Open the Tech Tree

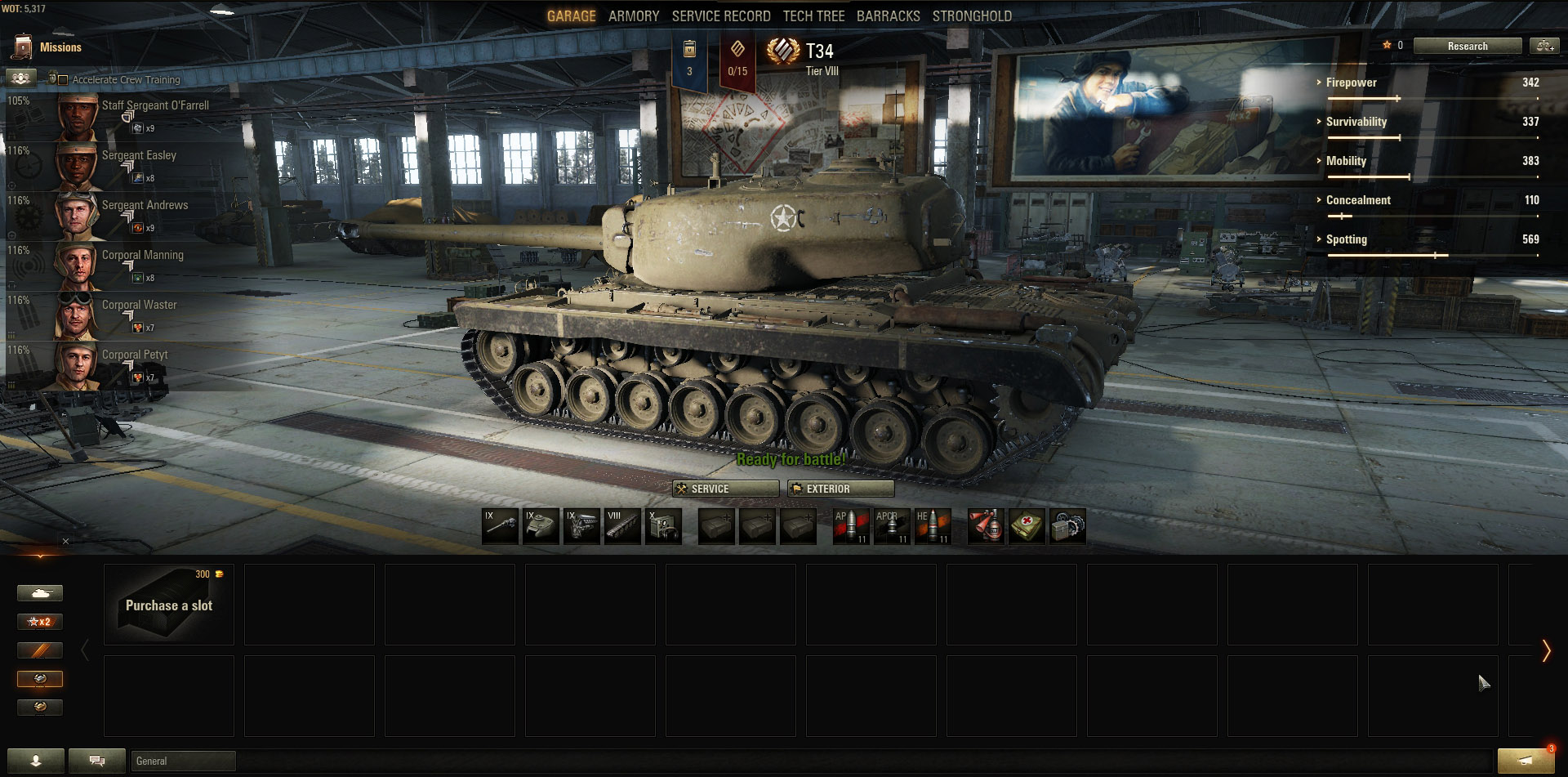coord(813,16)
